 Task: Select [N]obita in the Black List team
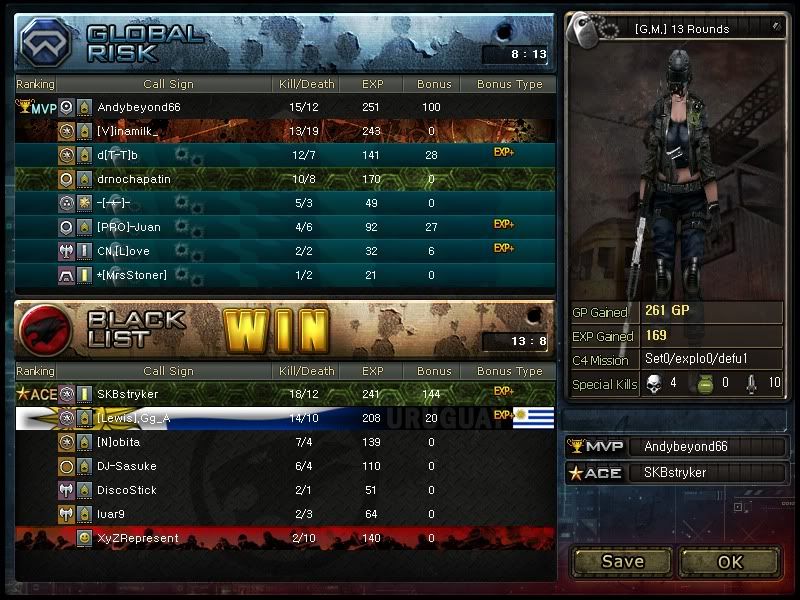point(285,442)
